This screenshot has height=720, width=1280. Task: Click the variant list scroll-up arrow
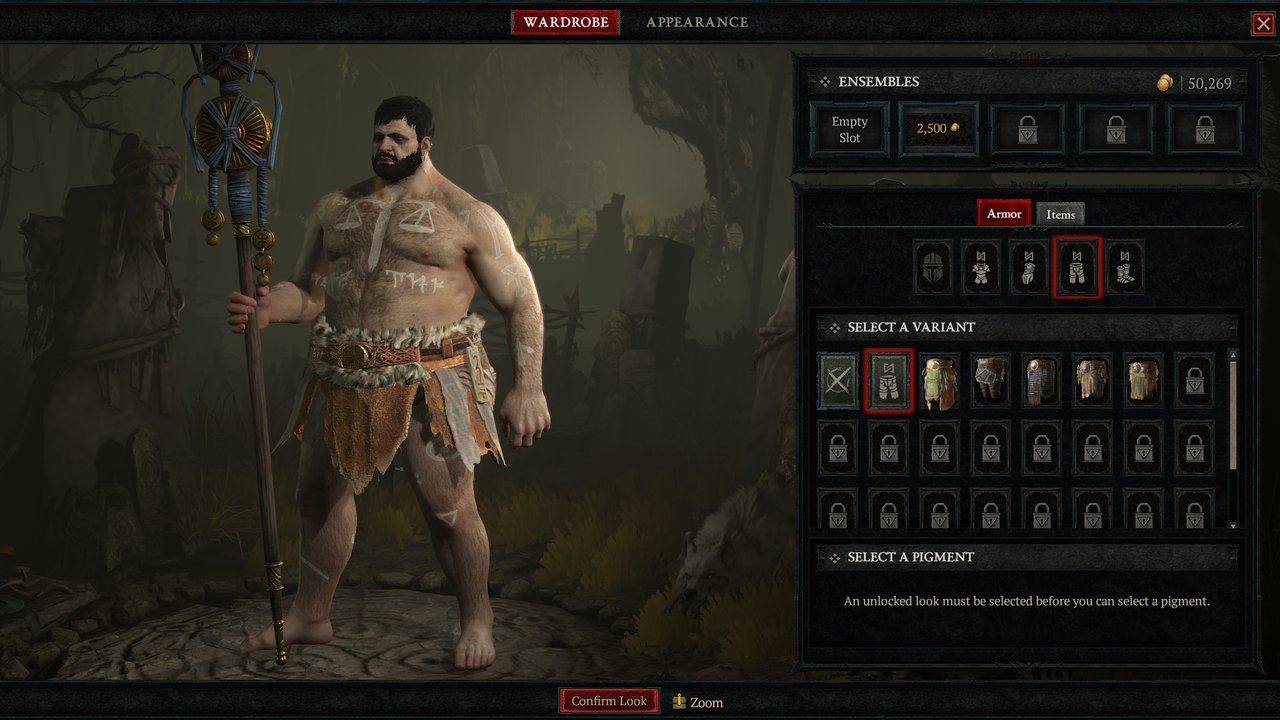1233,354
